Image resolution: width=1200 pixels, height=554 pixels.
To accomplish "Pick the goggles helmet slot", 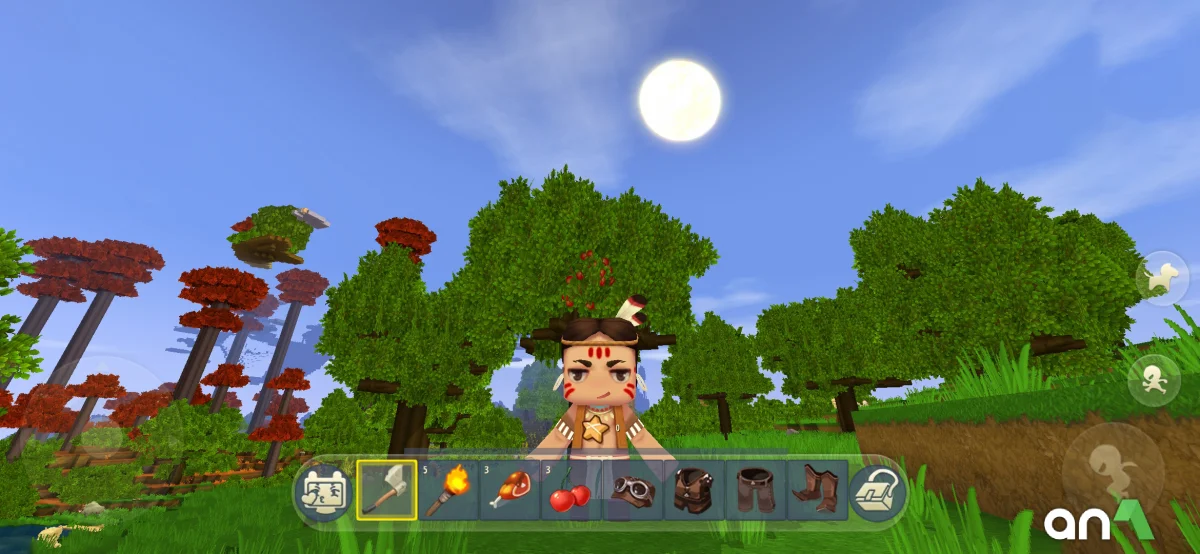I will coord(632,490).
